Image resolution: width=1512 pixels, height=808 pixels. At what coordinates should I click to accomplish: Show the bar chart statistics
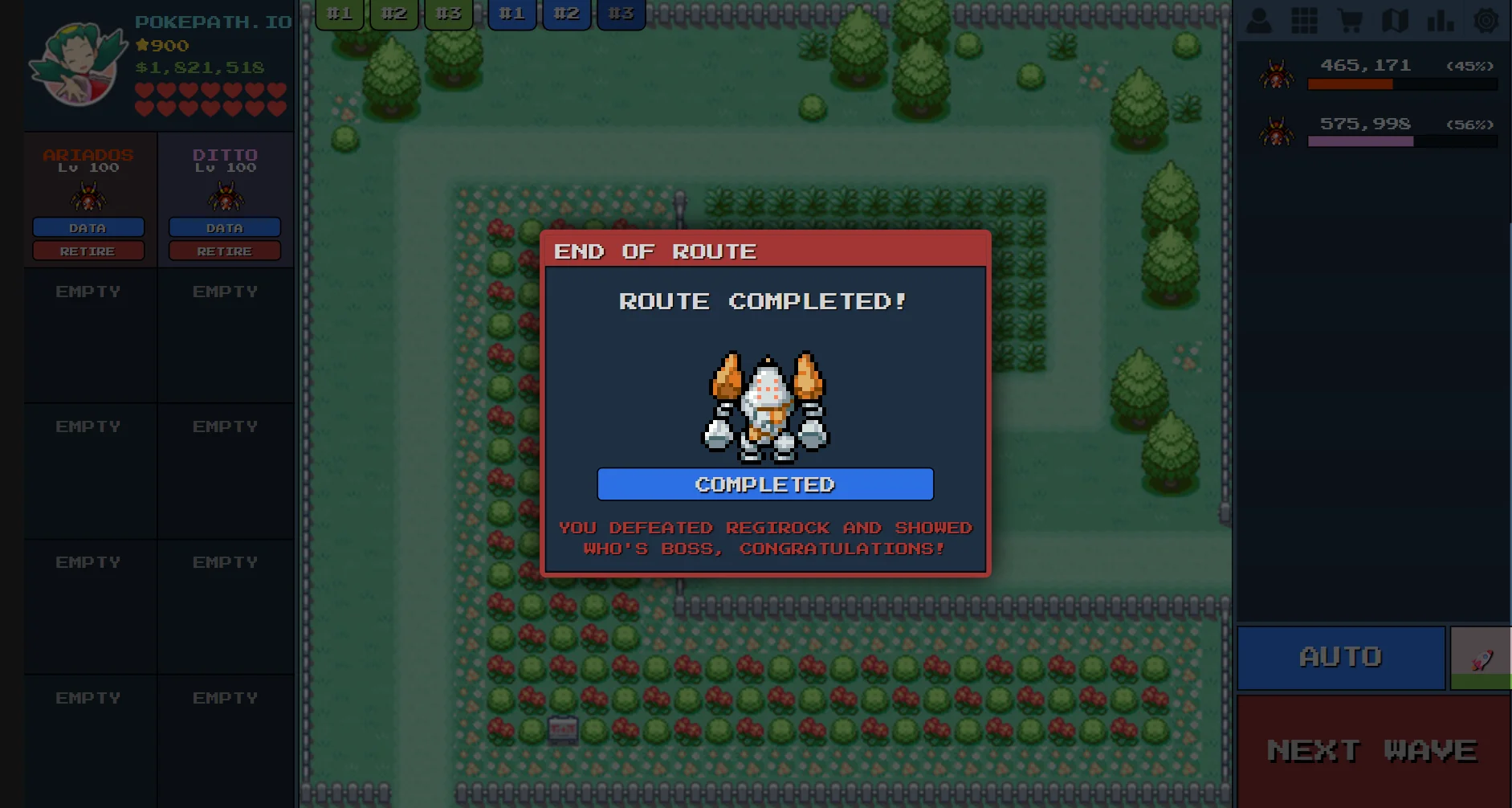coord(1441,20)
